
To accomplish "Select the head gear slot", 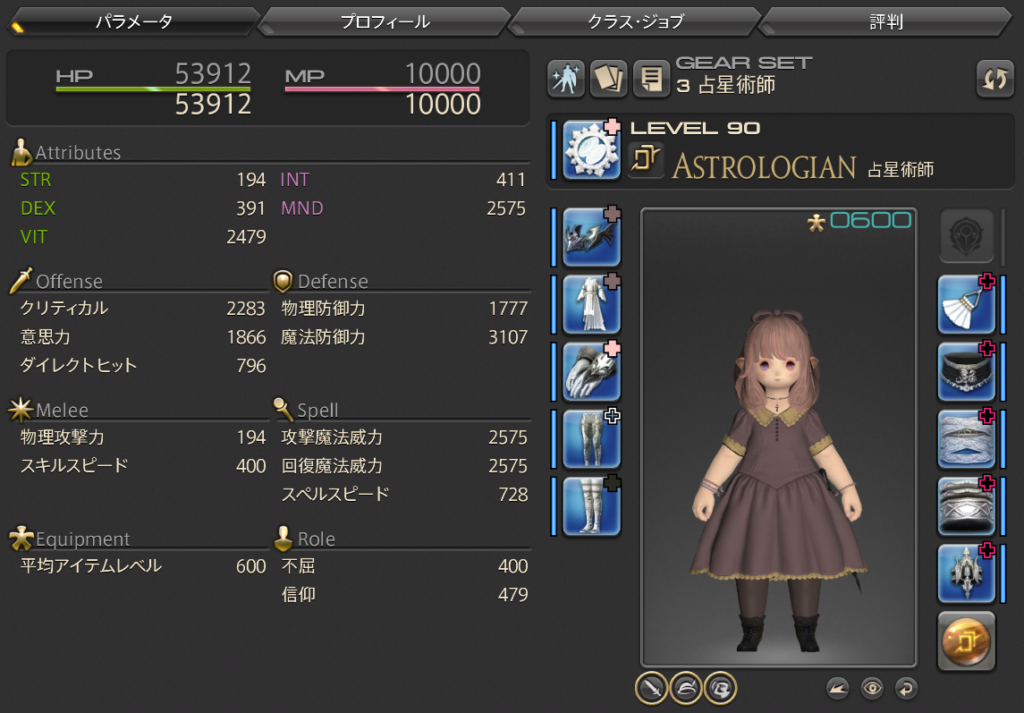I will [x=592, y=236].
